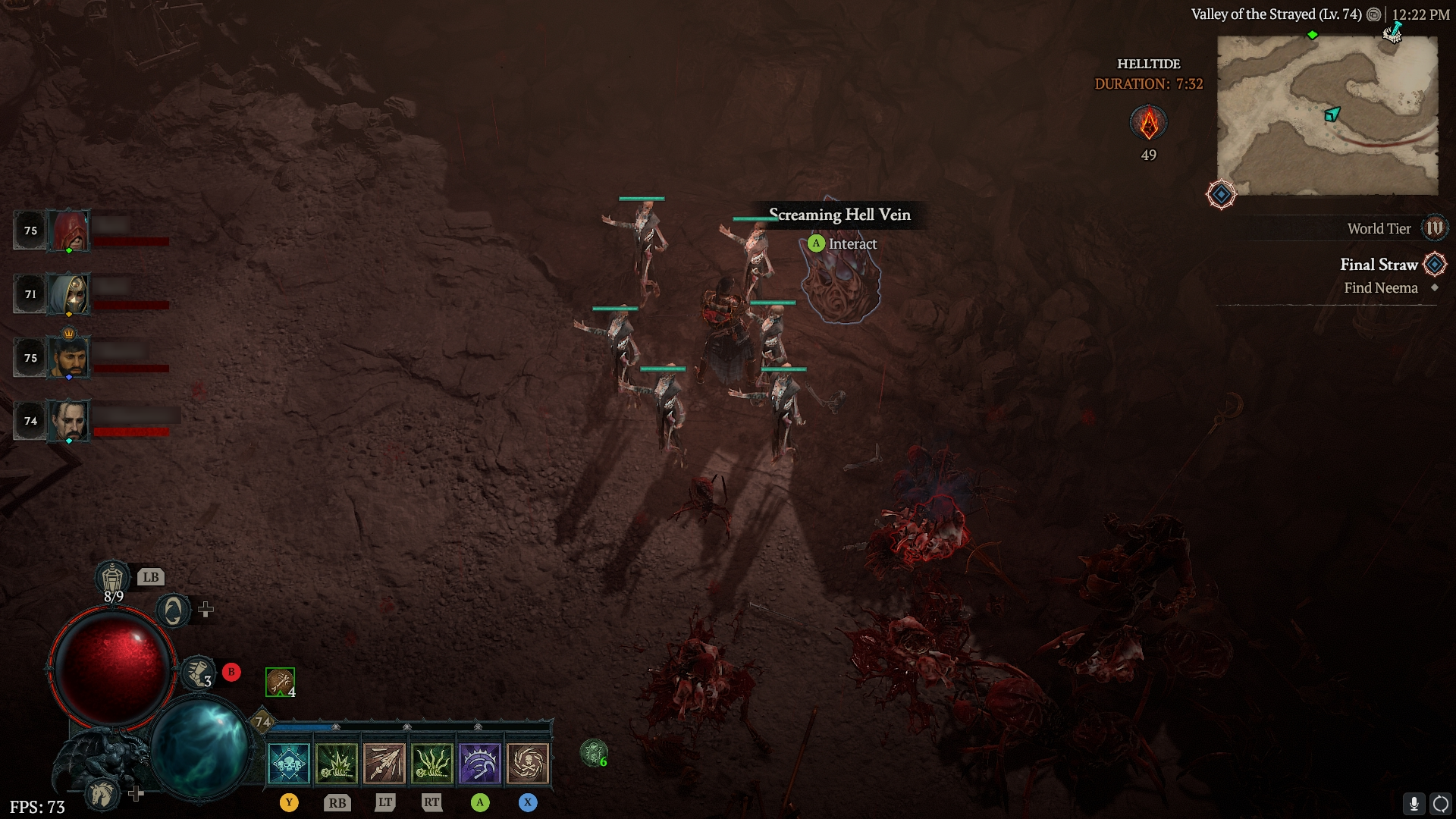This screenshot has height=819, width=1456.
Task: Open the World Tier indicator
Action: pos(1434,228)
